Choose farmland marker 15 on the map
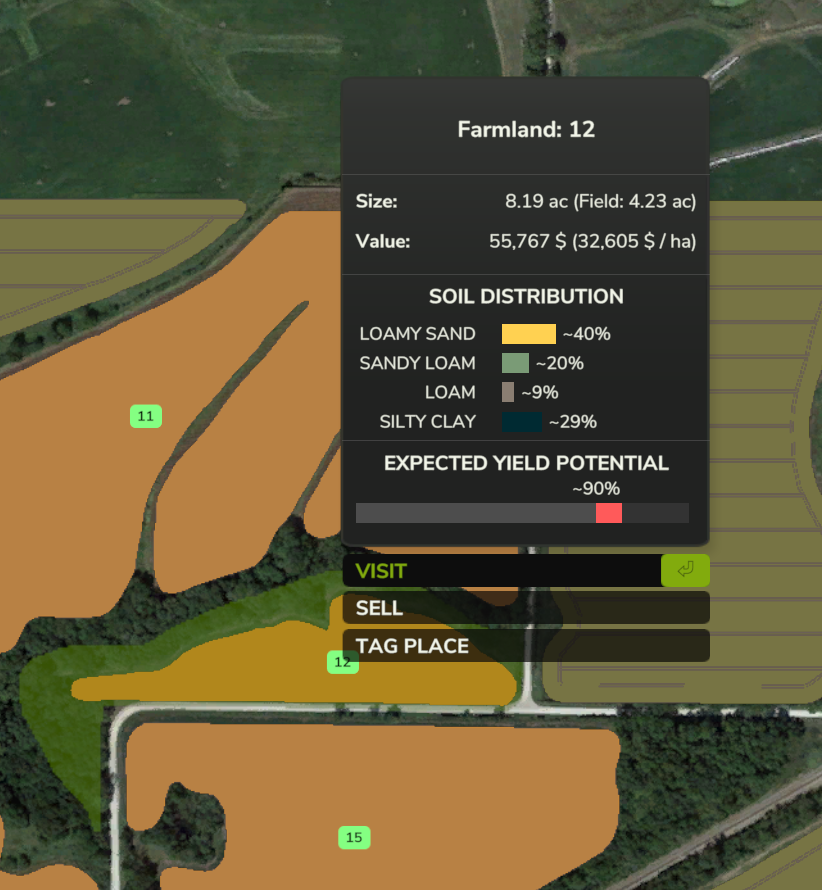The image size is (822, 890). point(353,837)
